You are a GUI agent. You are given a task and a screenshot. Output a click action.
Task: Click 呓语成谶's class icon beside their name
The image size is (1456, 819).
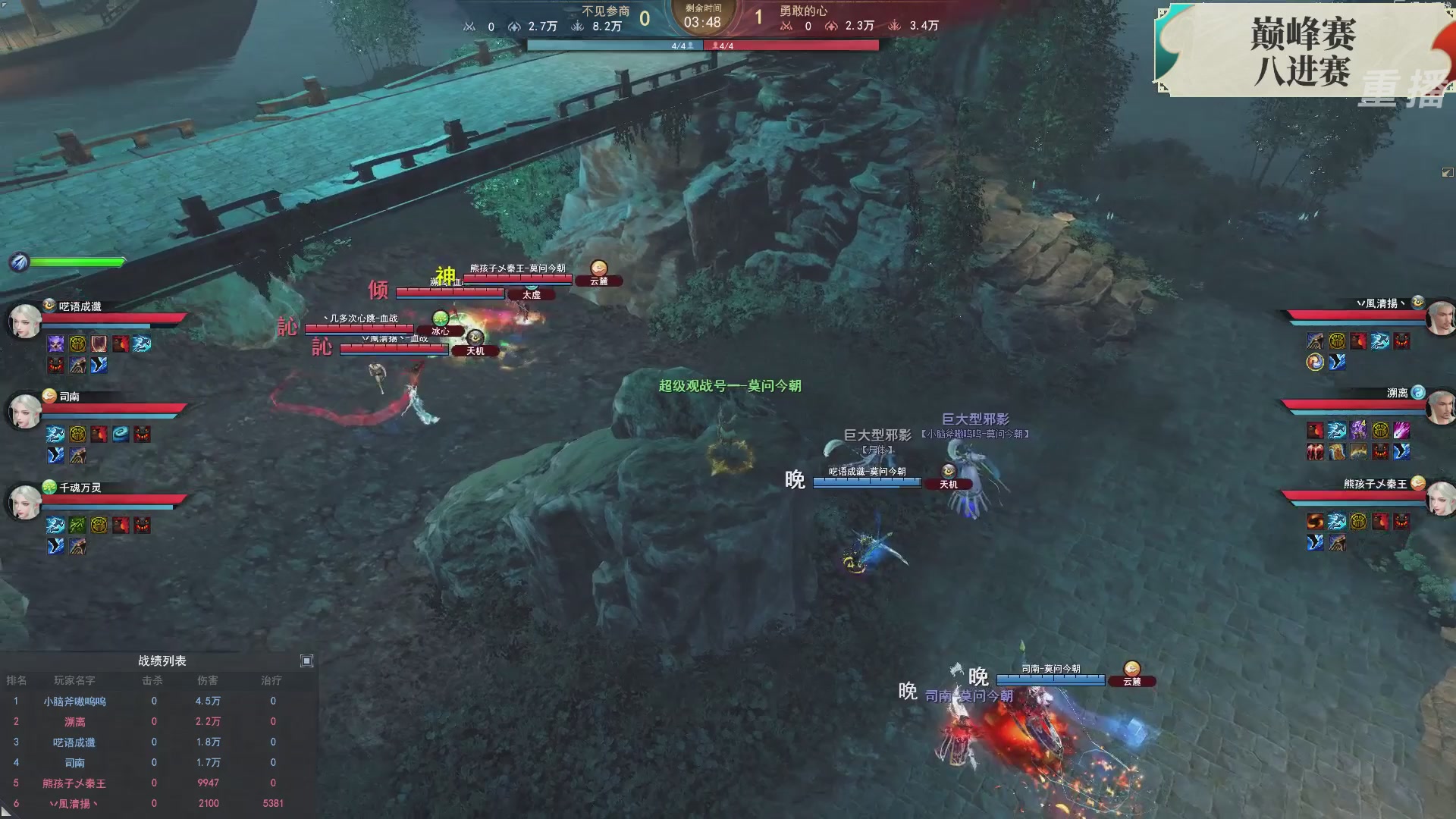click(48, 307)
